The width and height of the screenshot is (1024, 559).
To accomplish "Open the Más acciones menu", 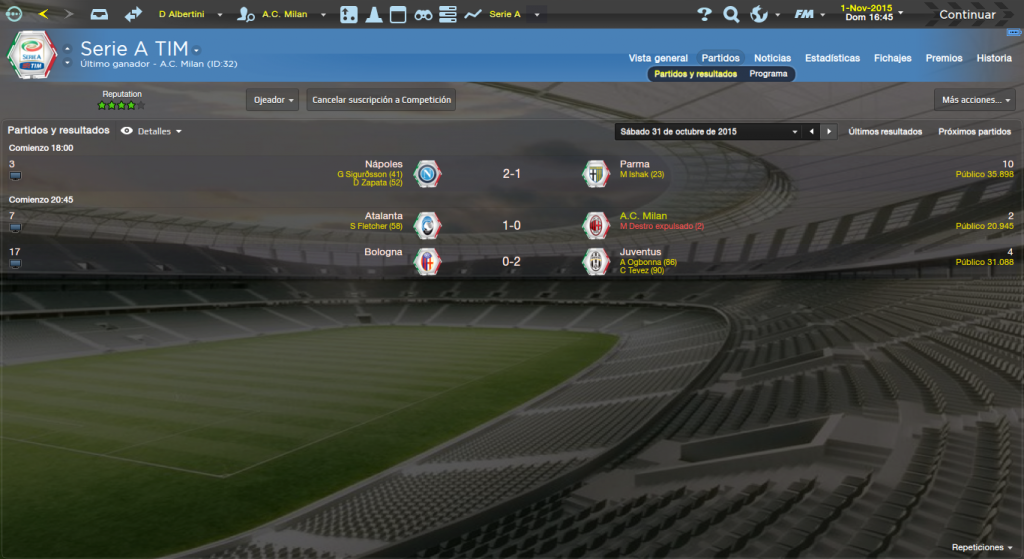I will 975,100.
